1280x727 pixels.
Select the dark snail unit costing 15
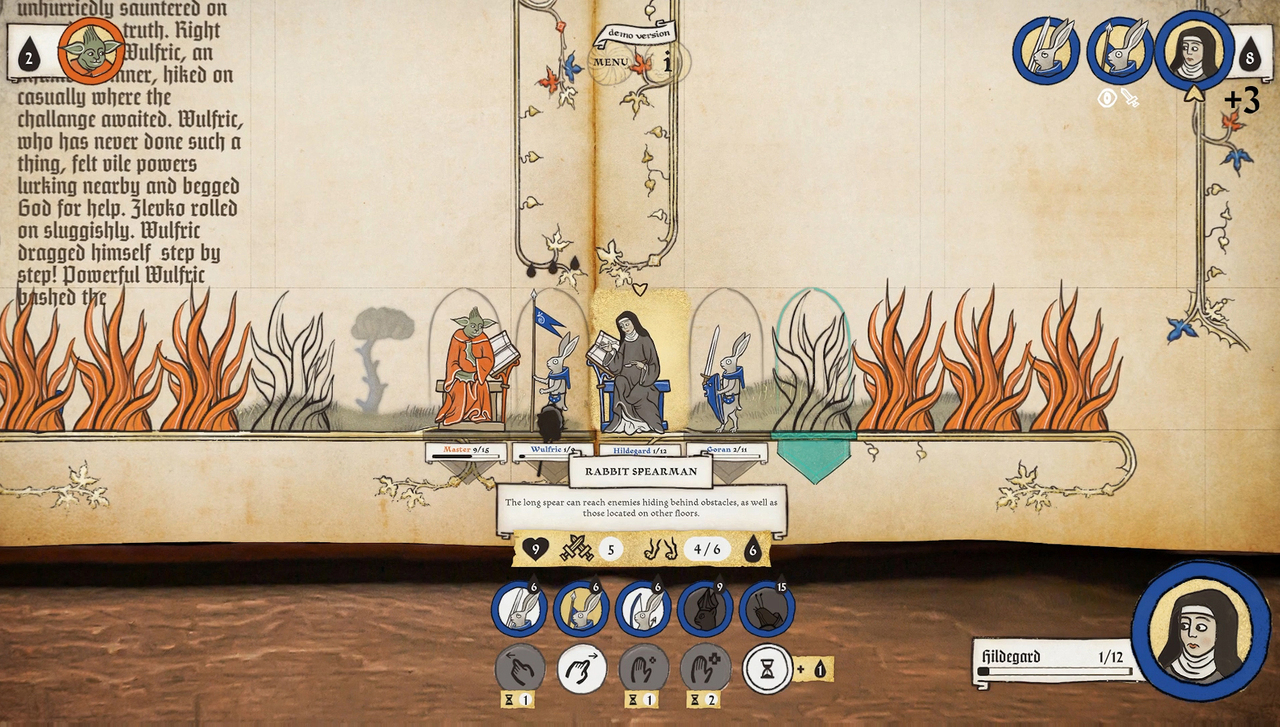pyautogui.click(x=768, y=609)
